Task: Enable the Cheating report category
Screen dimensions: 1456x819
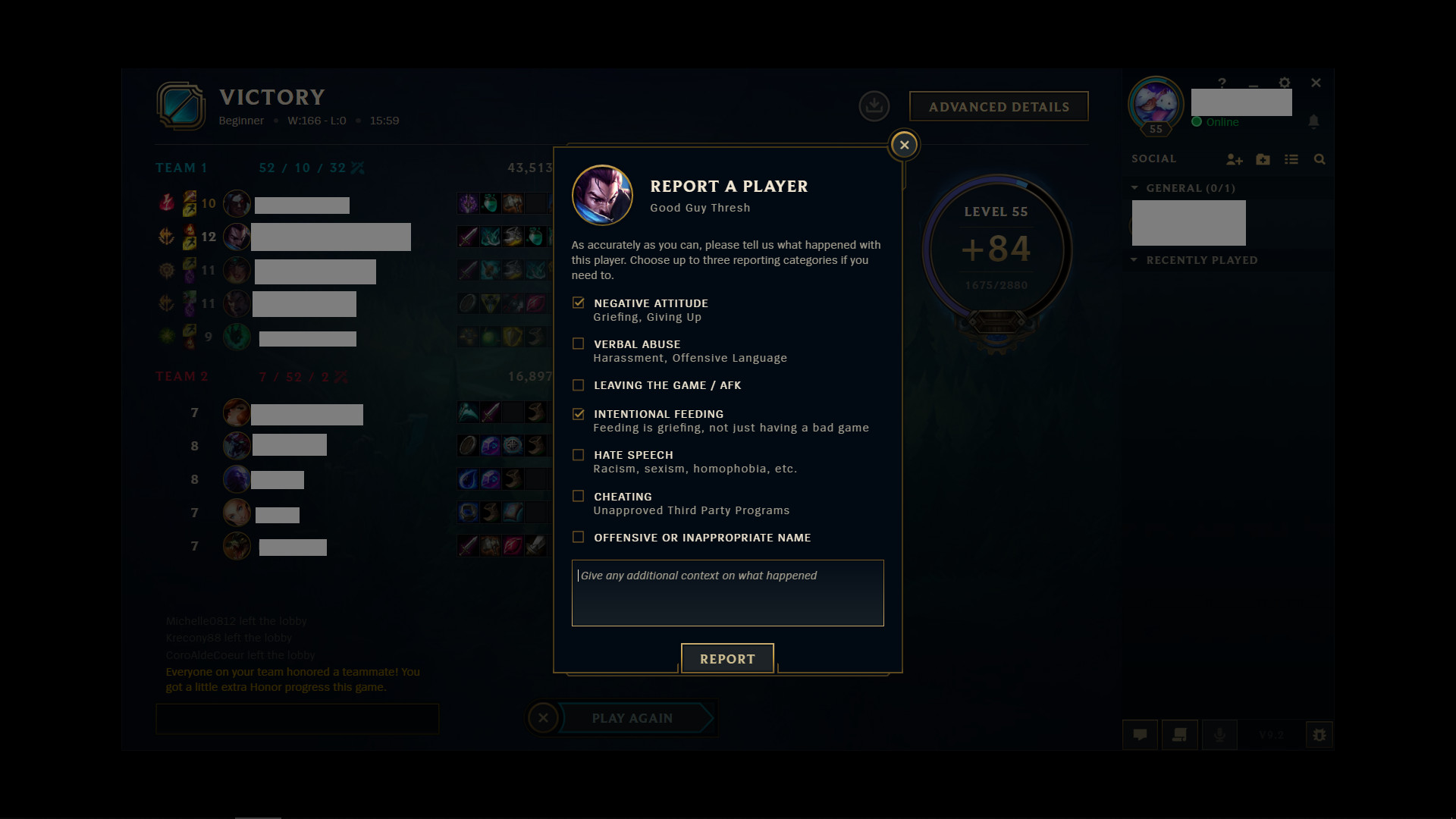Action: pos(579,496)
